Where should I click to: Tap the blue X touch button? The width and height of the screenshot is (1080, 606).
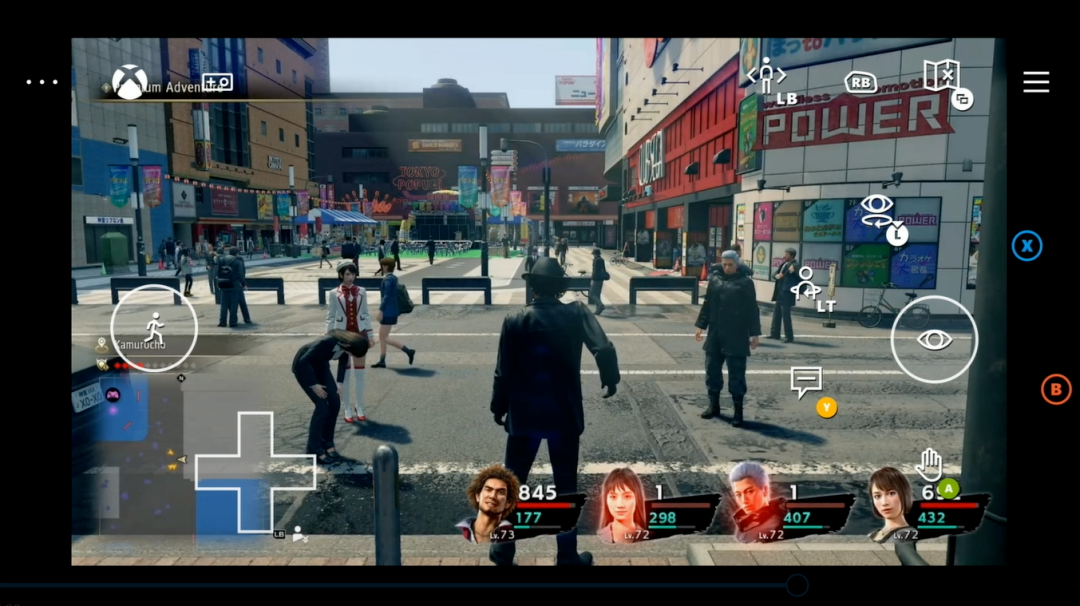[1027, 246]
